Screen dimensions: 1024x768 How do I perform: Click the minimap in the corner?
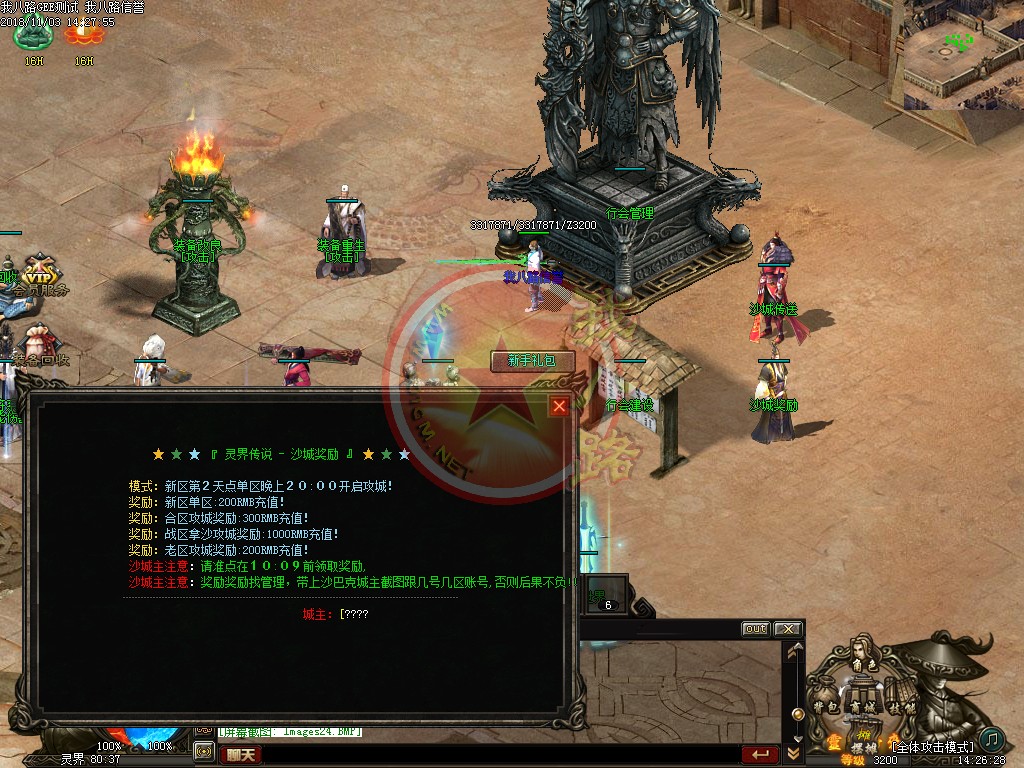(x=962, y=55)
